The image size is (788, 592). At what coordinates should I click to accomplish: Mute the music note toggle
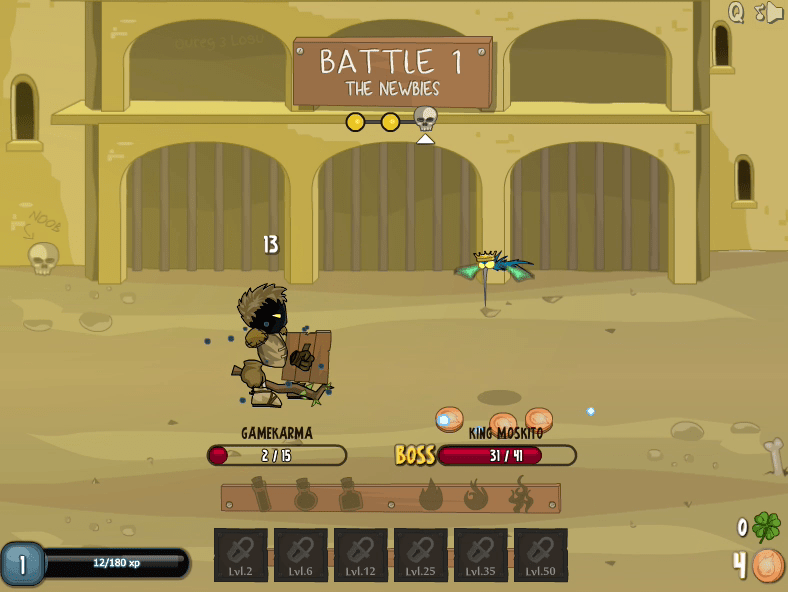pos(759,12)
